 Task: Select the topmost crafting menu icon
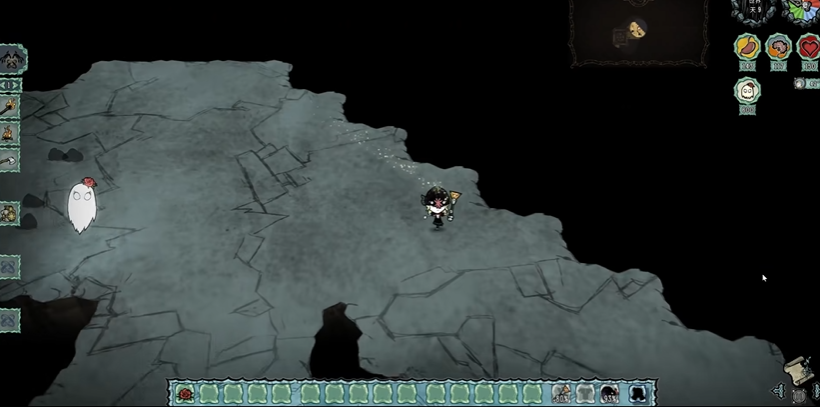[x=11, y=59]
